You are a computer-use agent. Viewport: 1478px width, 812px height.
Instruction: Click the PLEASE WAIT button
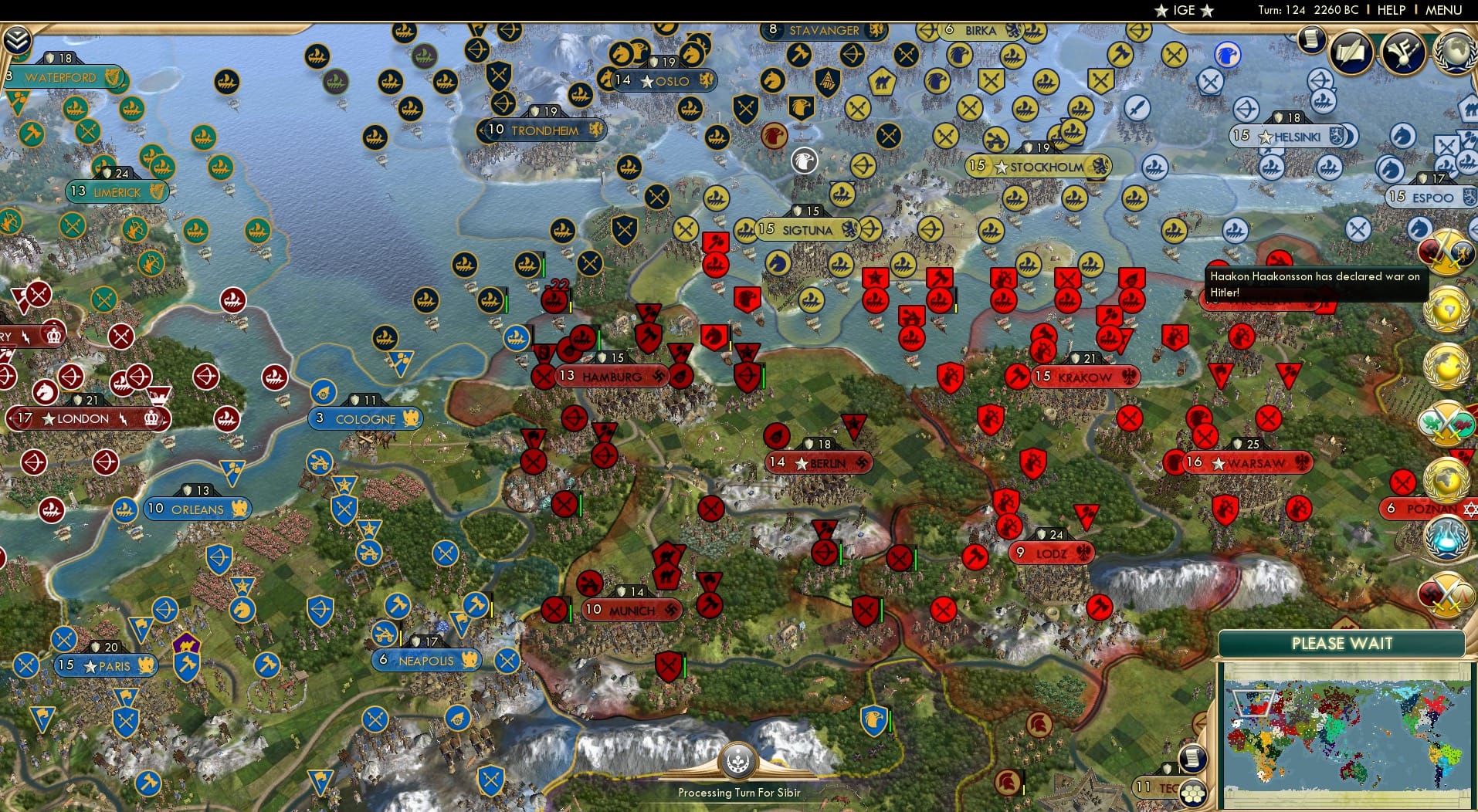(x=1343, y=644)
